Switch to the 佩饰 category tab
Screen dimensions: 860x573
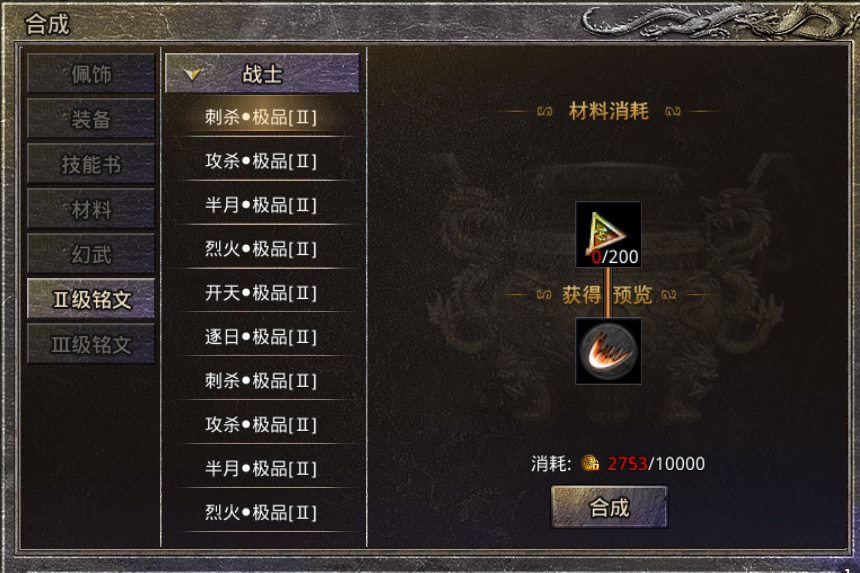pyautogui.click(x=91, y=74)
